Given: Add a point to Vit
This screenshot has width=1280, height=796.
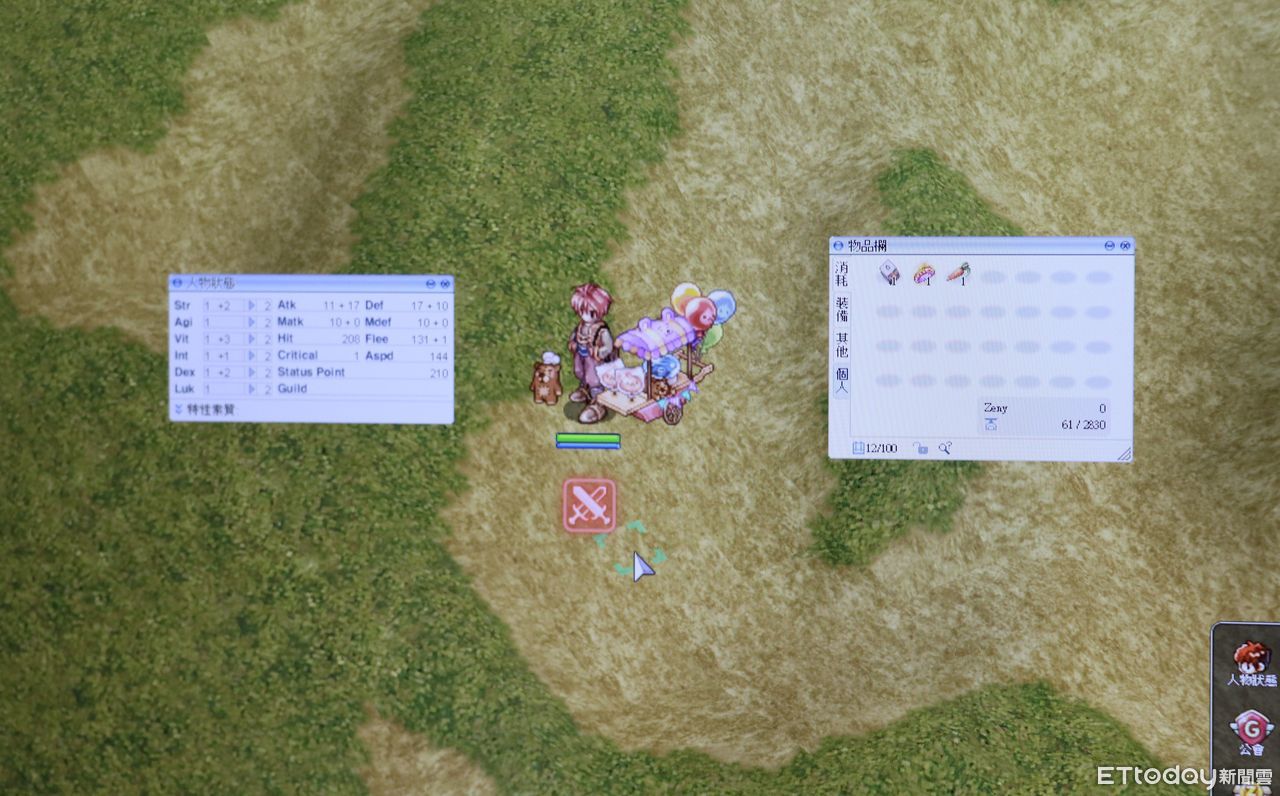Looking at the screenshot, I should pyautogui.click(x=252, y=339).
